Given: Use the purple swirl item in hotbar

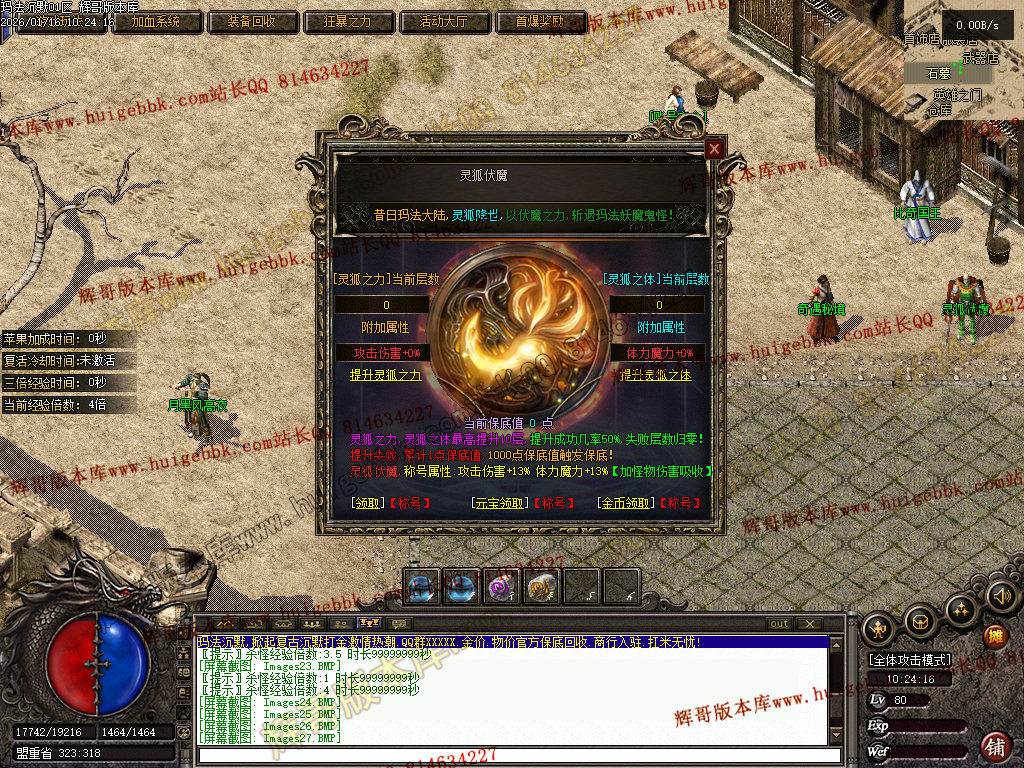Looking at the screenshot, I should click(500, 587).
